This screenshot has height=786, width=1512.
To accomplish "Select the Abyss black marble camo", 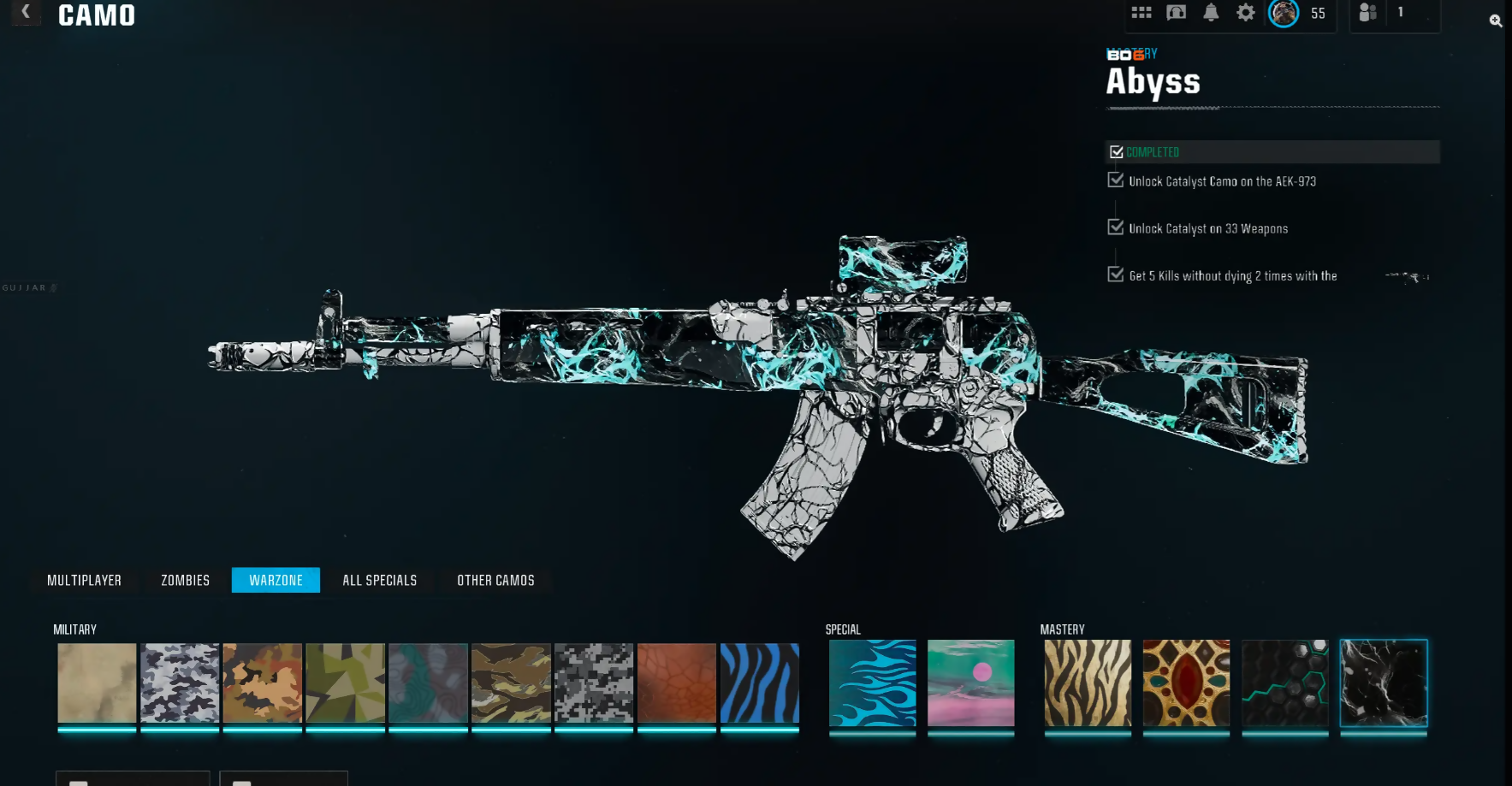I will [x=1383, y=683].
